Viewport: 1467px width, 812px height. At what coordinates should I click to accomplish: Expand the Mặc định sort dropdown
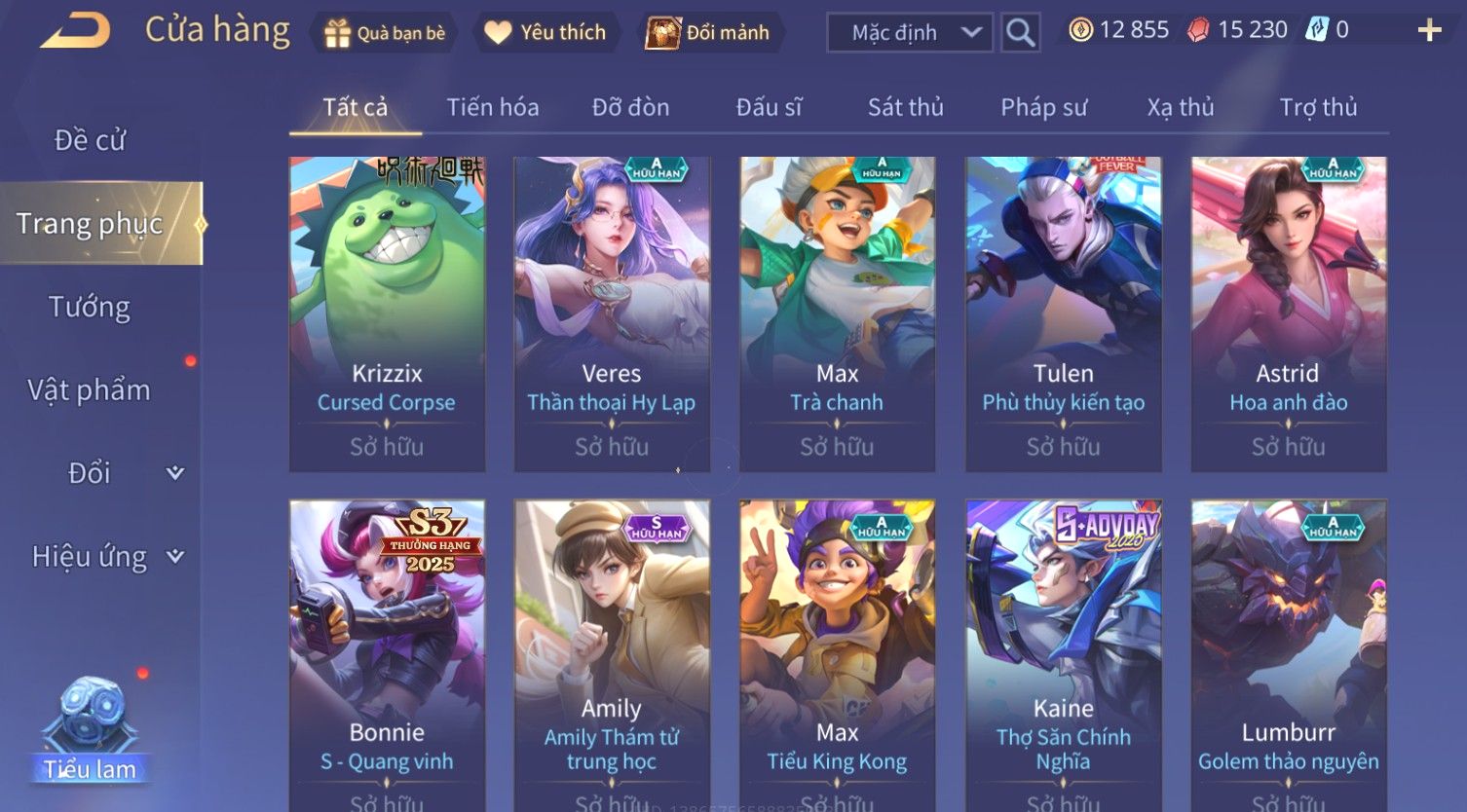(909, 32)
